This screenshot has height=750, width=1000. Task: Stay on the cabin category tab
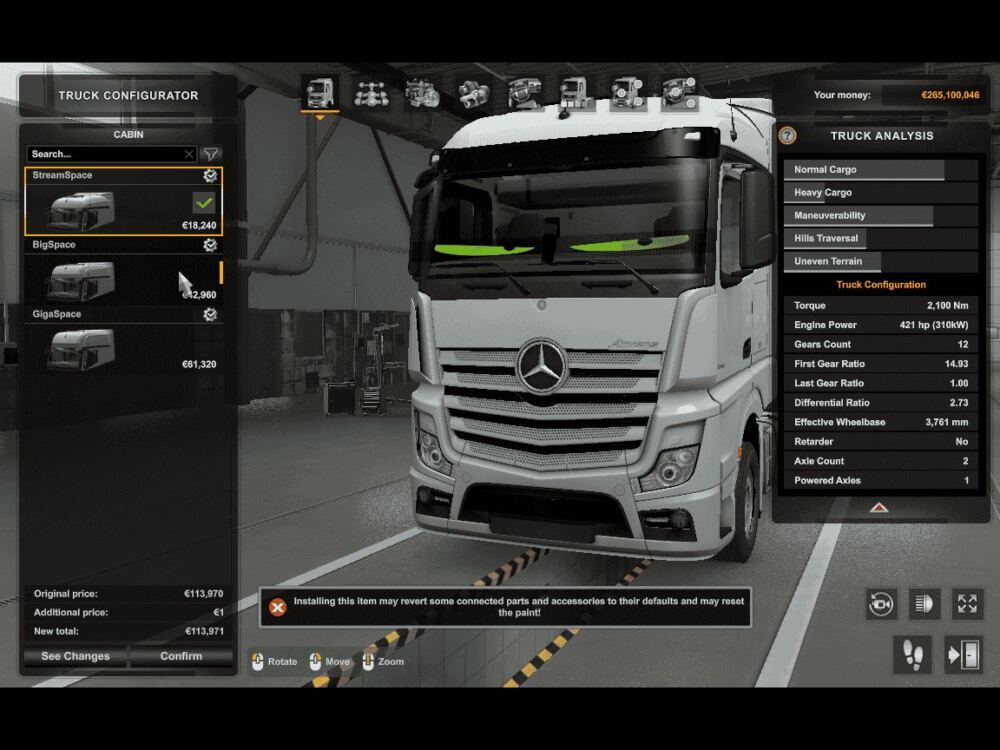[320, 94]
